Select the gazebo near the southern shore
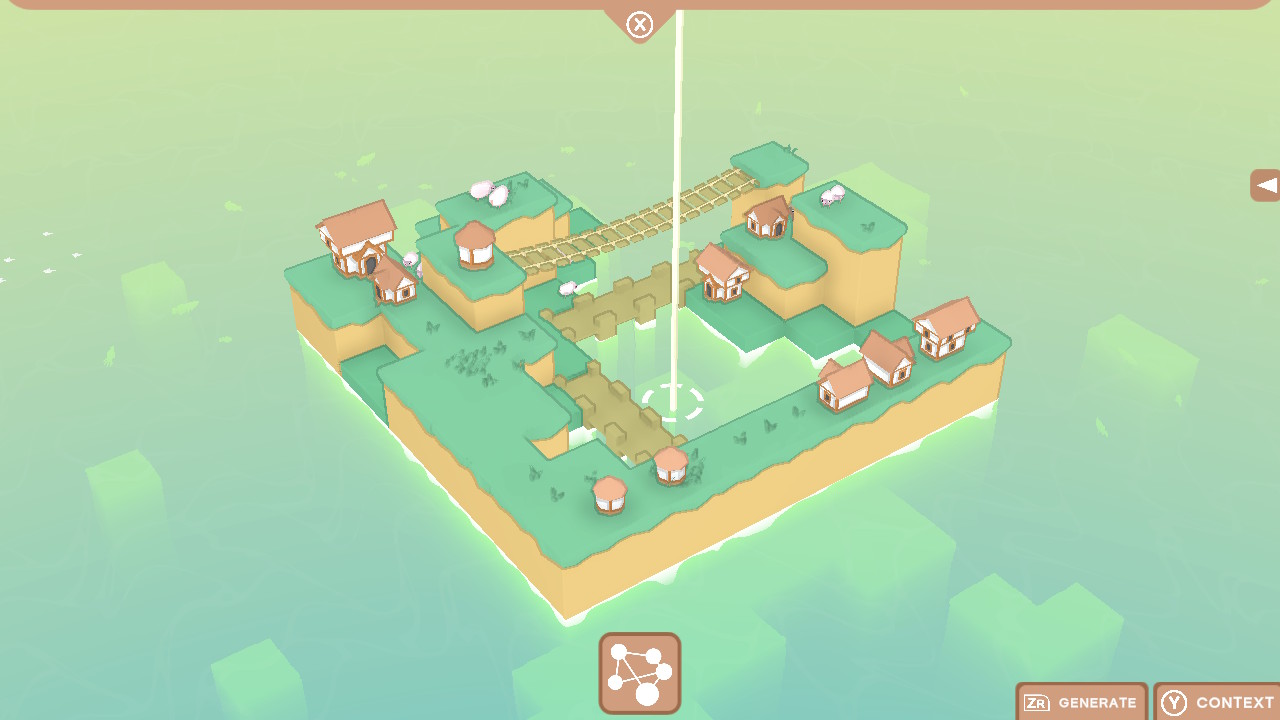This screenshot has height=720, width=1280. point(610,492)
